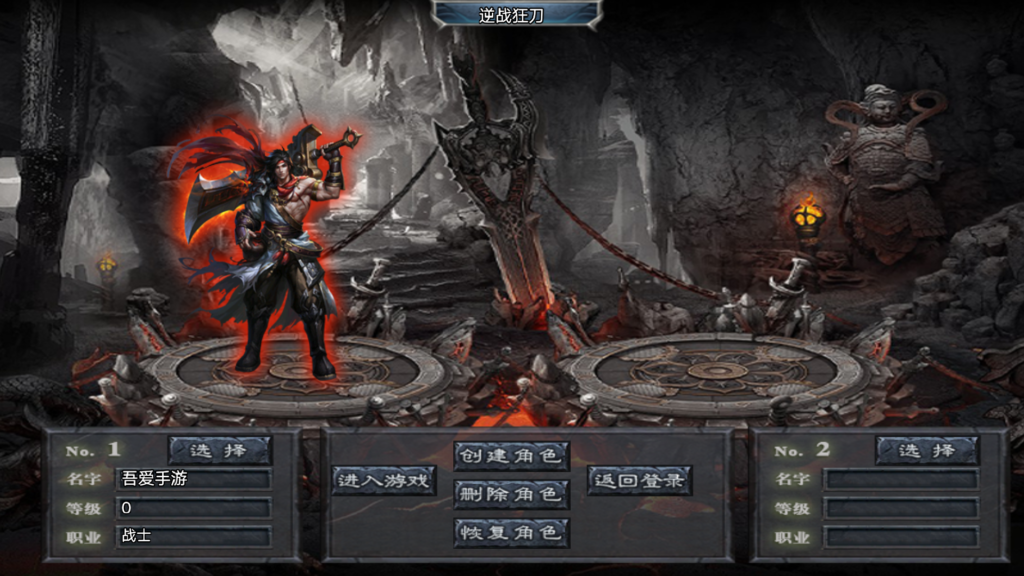Image resolution: width=1024 pixels, height=576 pixels.
Task: Select 恢复角色 to restore a character
Action: tap(511, 532)
